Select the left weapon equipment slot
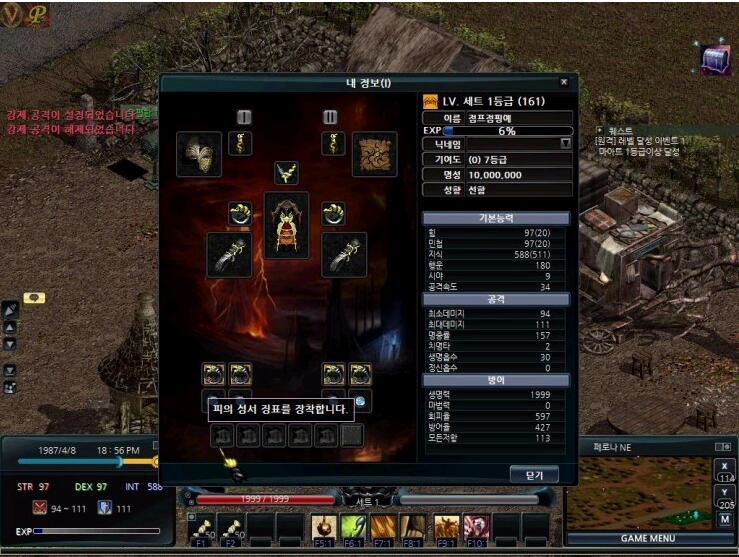 [x=228, y=255]
